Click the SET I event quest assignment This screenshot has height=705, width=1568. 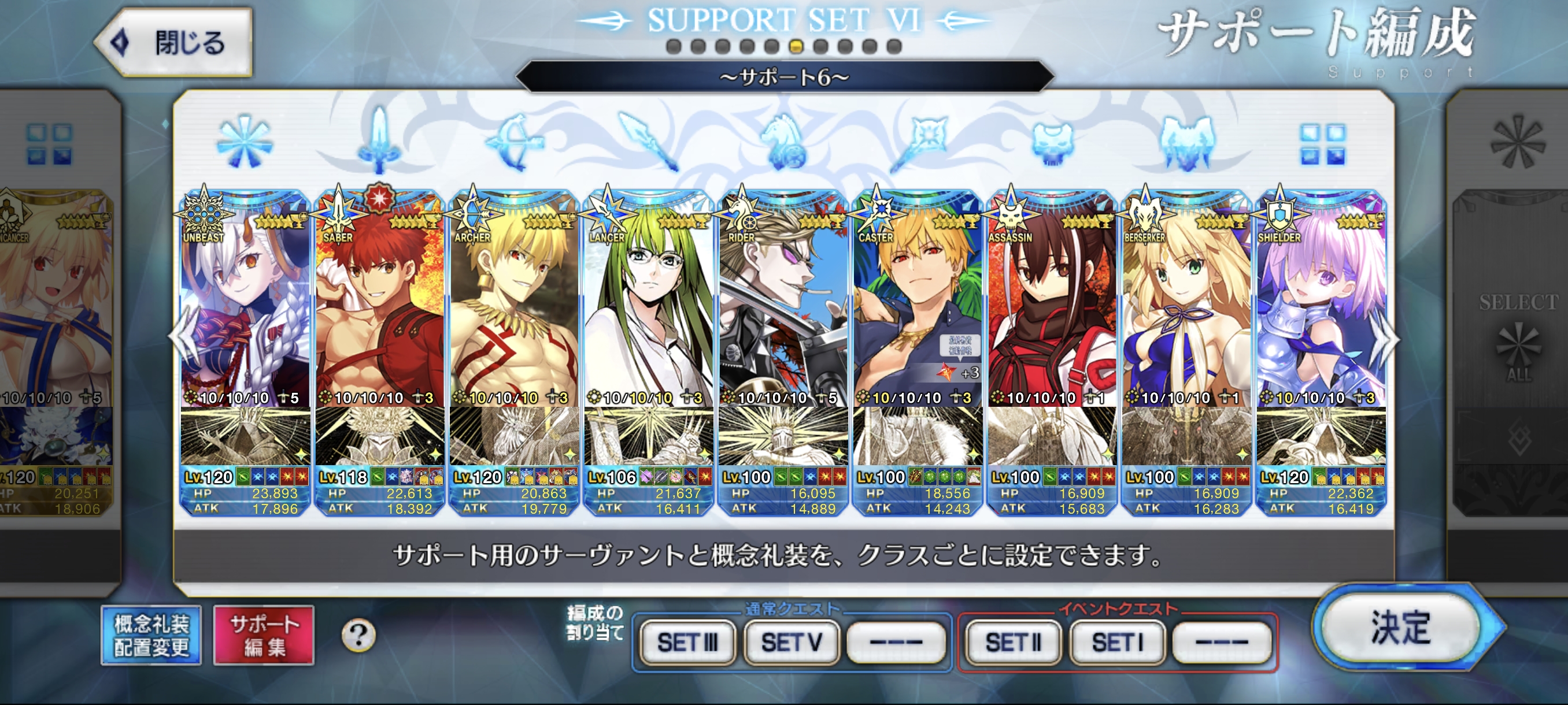pyautogui.click(x=1118, y=642)
